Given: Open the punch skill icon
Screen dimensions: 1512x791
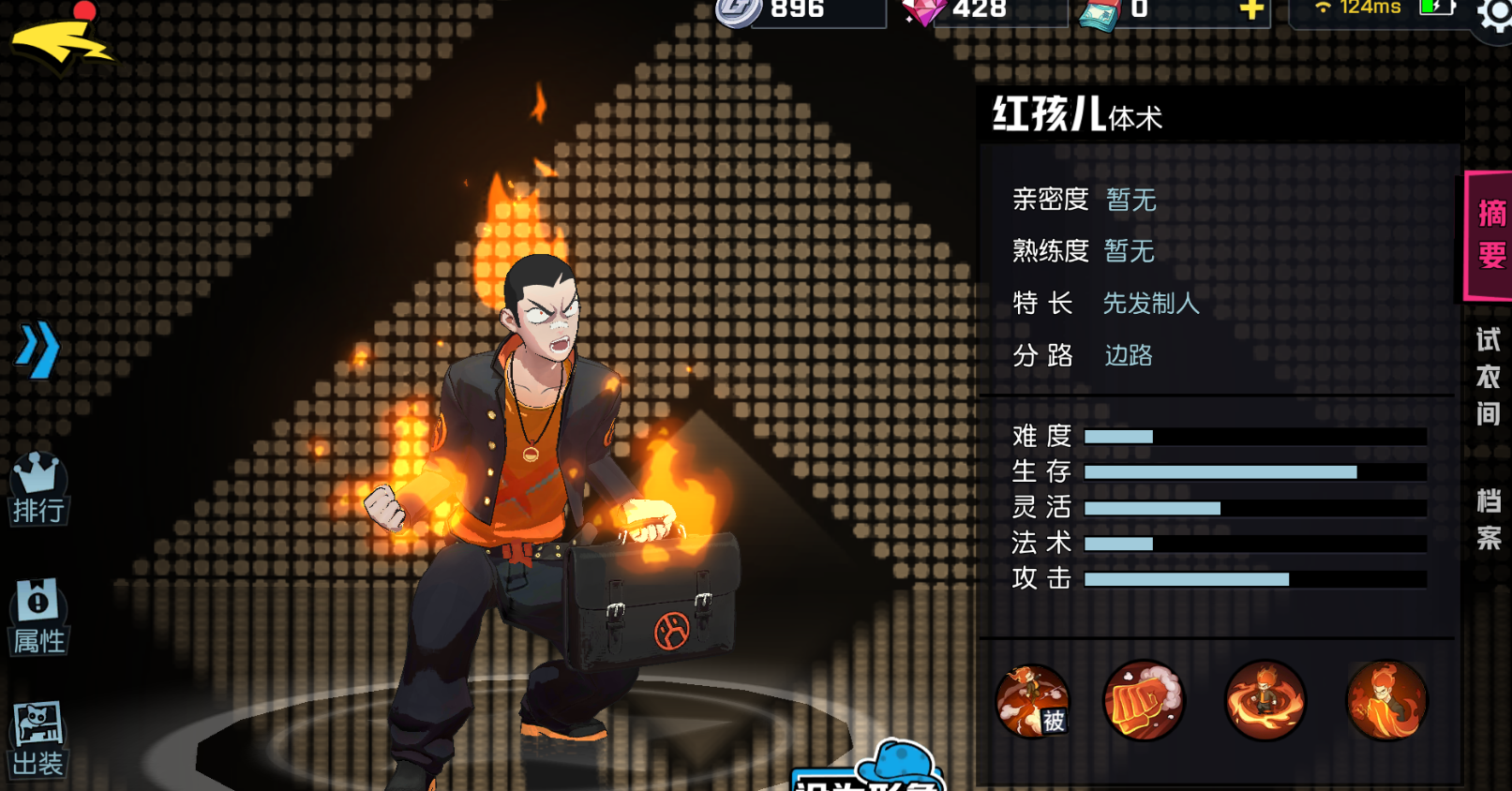Looking at the screenshot, I should coord(1145,701).
